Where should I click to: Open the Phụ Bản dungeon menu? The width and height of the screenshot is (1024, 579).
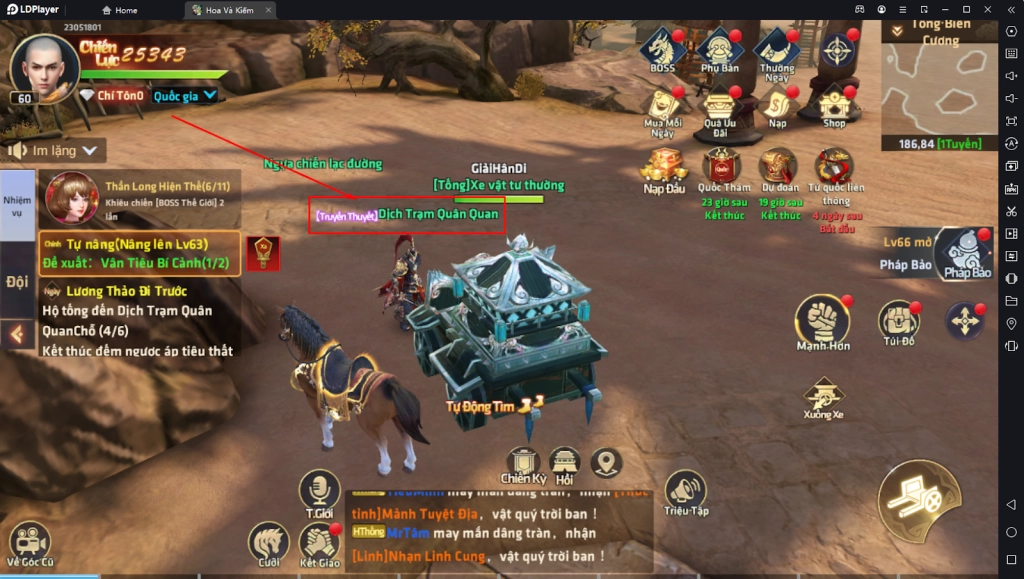pos(719,48)
